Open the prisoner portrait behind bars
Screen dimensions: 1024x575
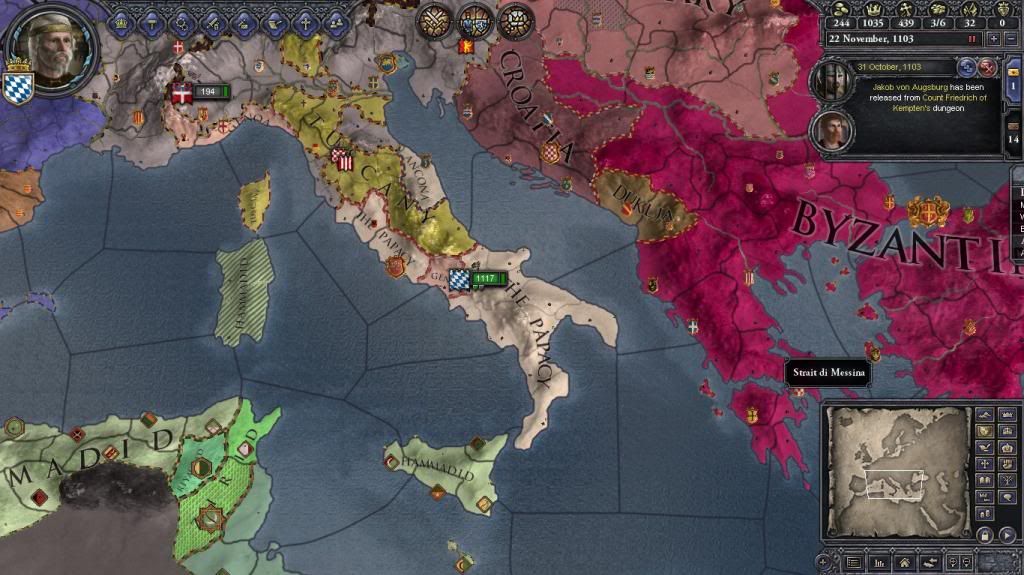pos(833,82)
